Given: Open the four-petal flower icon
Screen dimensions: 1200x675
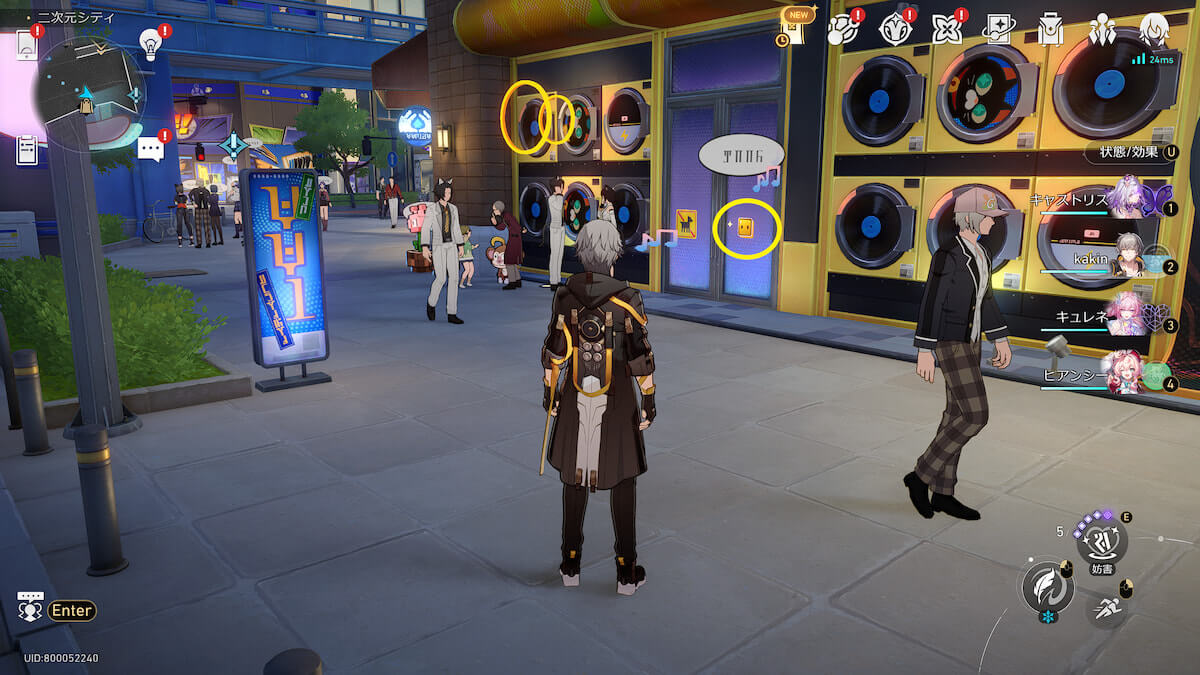Looking at the screenshot, I should 946,29.
